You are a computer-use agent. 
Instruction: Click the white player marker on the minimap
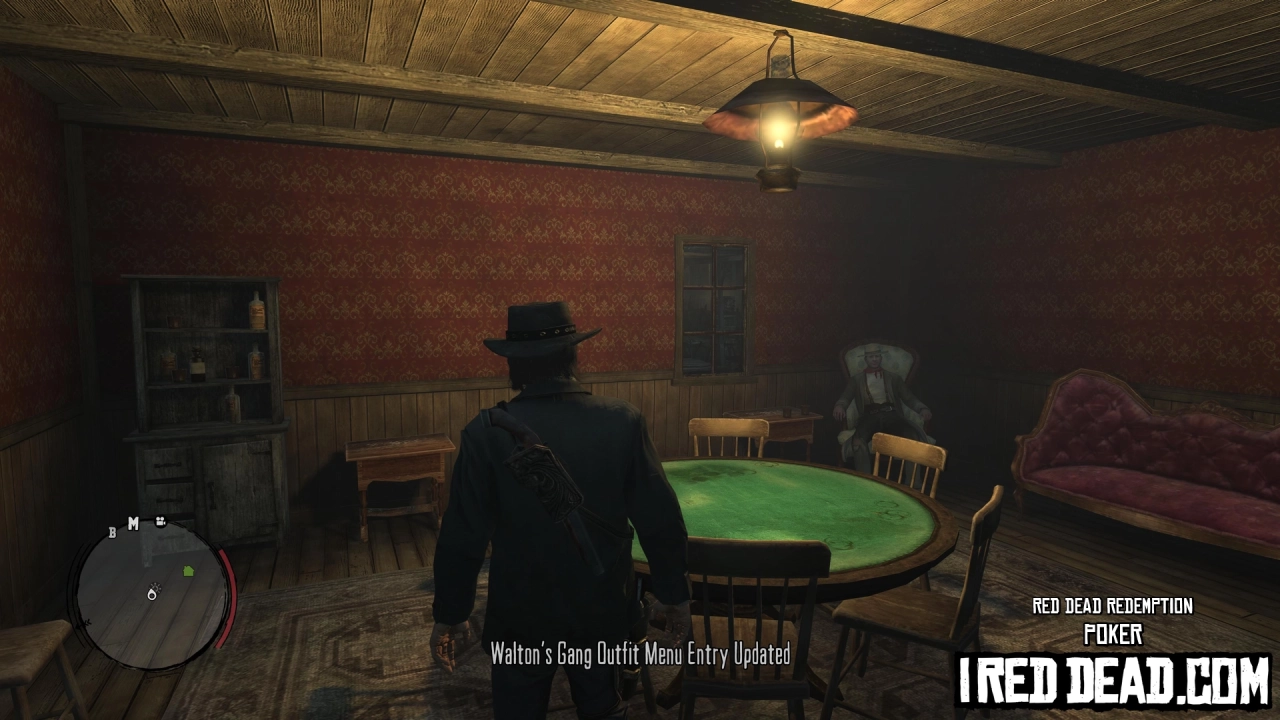click(152, 594)
